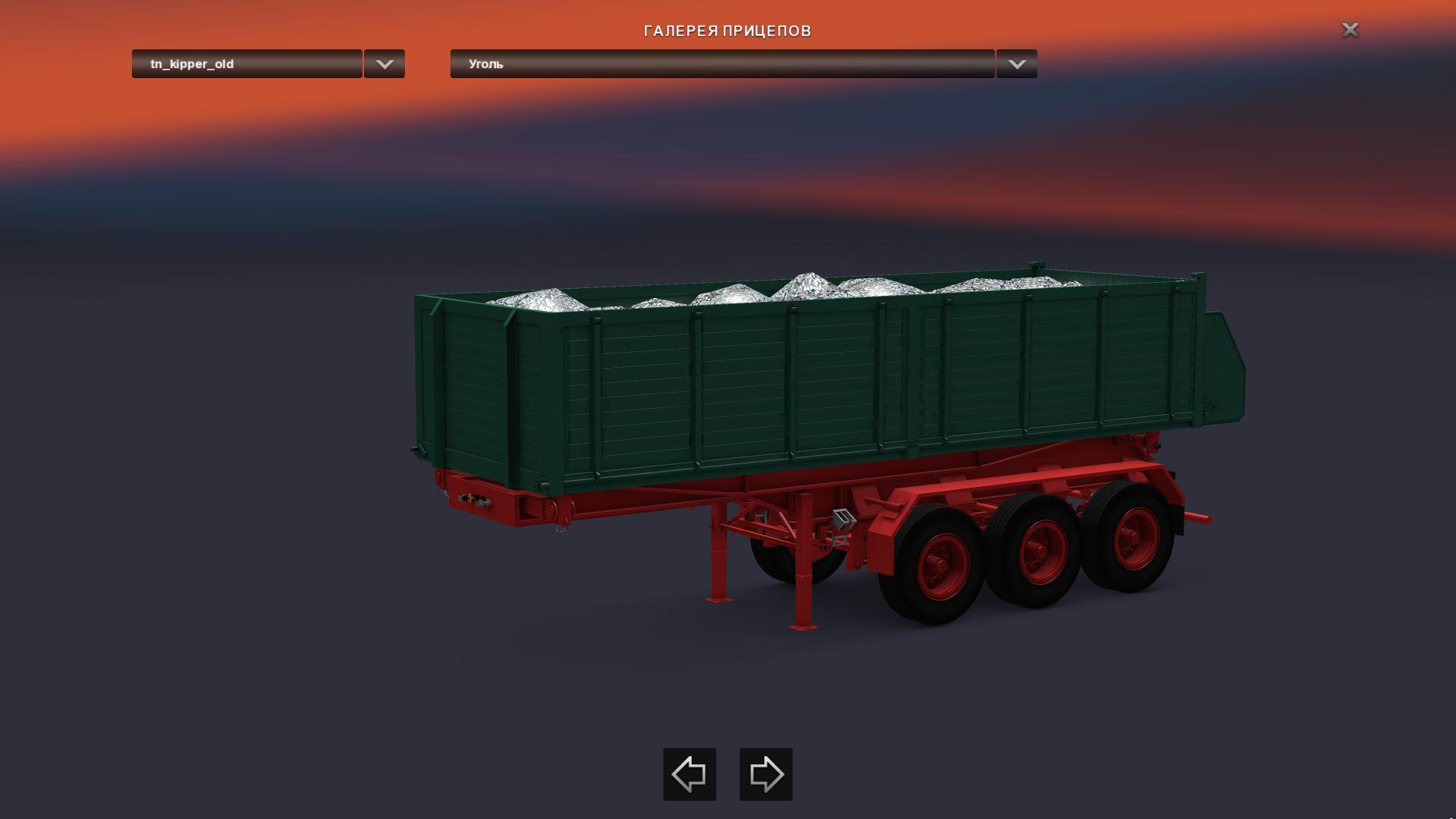Expand the cargo list arrow button

tap(1017, 64)
